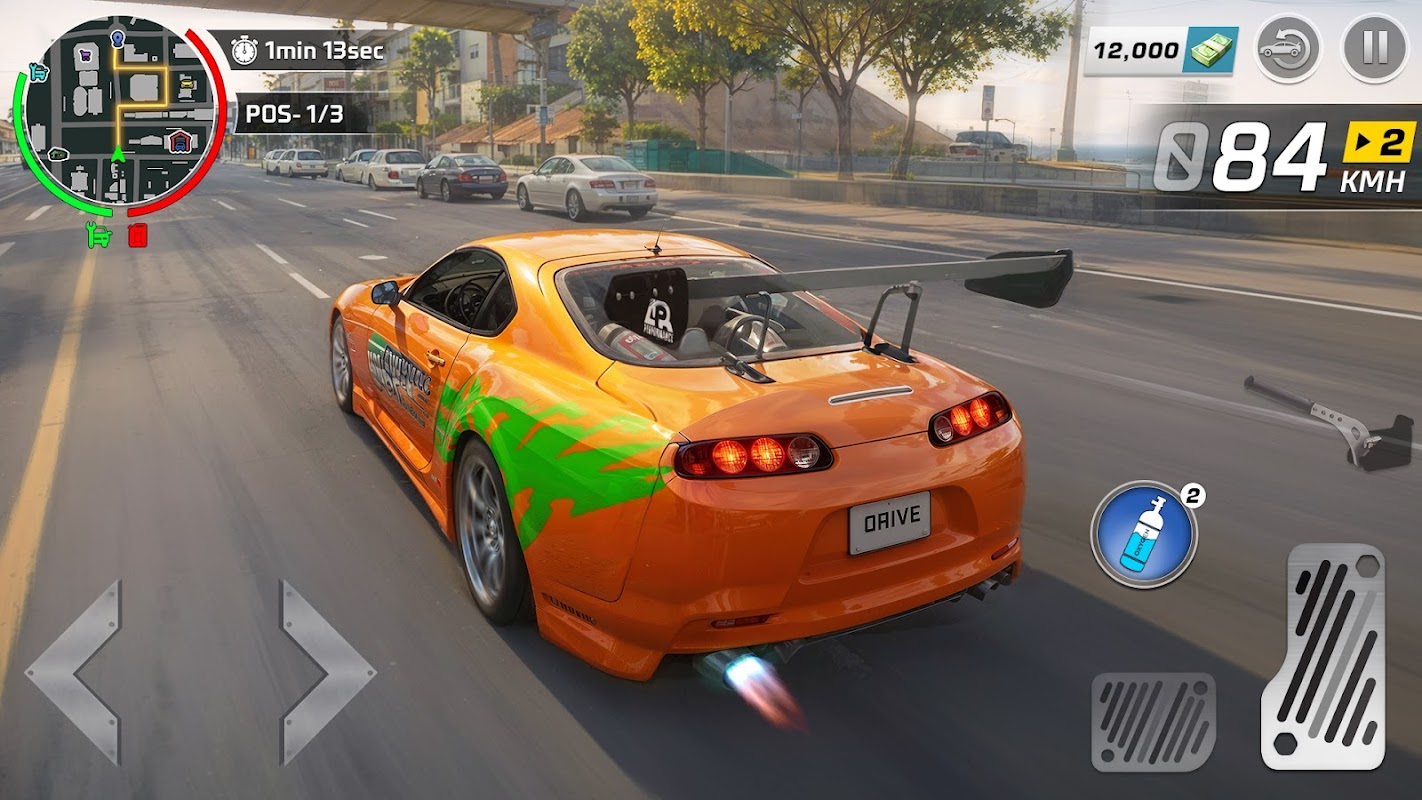This screenshot has height=800, width=1422.
Task: Steer left with the left arrow
Action: coord(75,672)
